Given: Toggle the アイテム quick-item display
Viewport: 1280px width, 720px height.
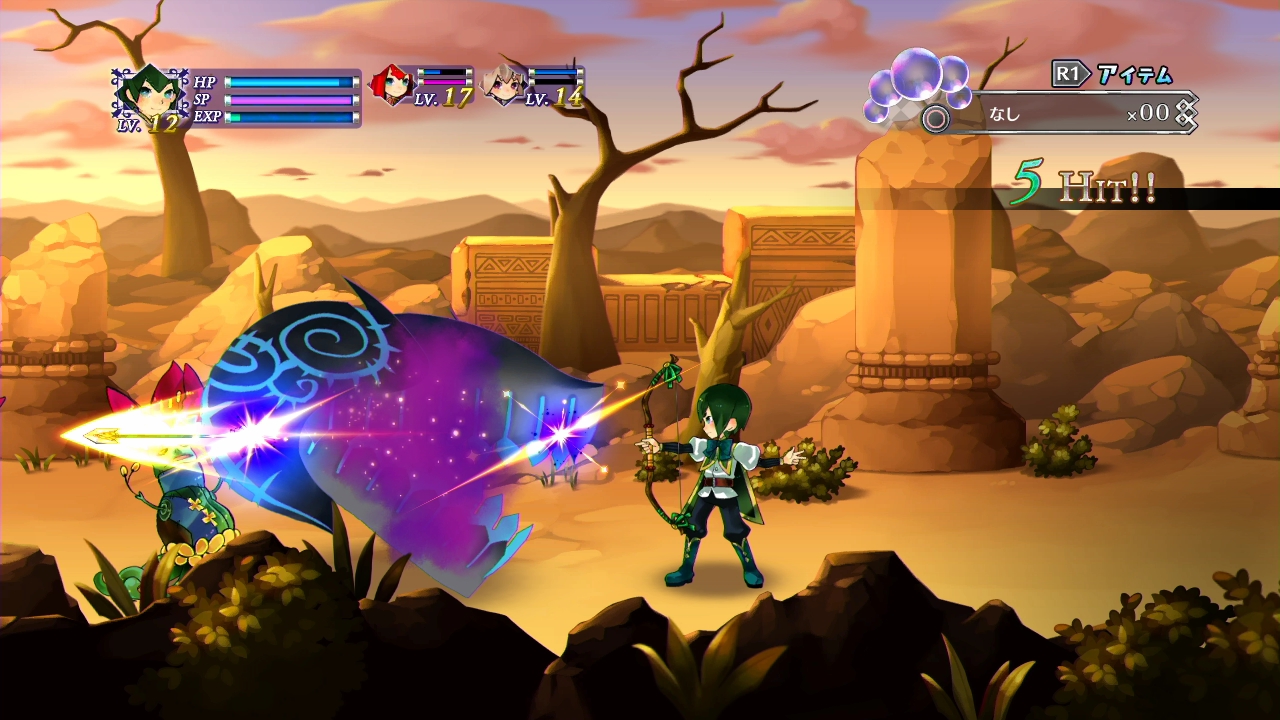Looking at the screenshot, I should pos(1133,72).
